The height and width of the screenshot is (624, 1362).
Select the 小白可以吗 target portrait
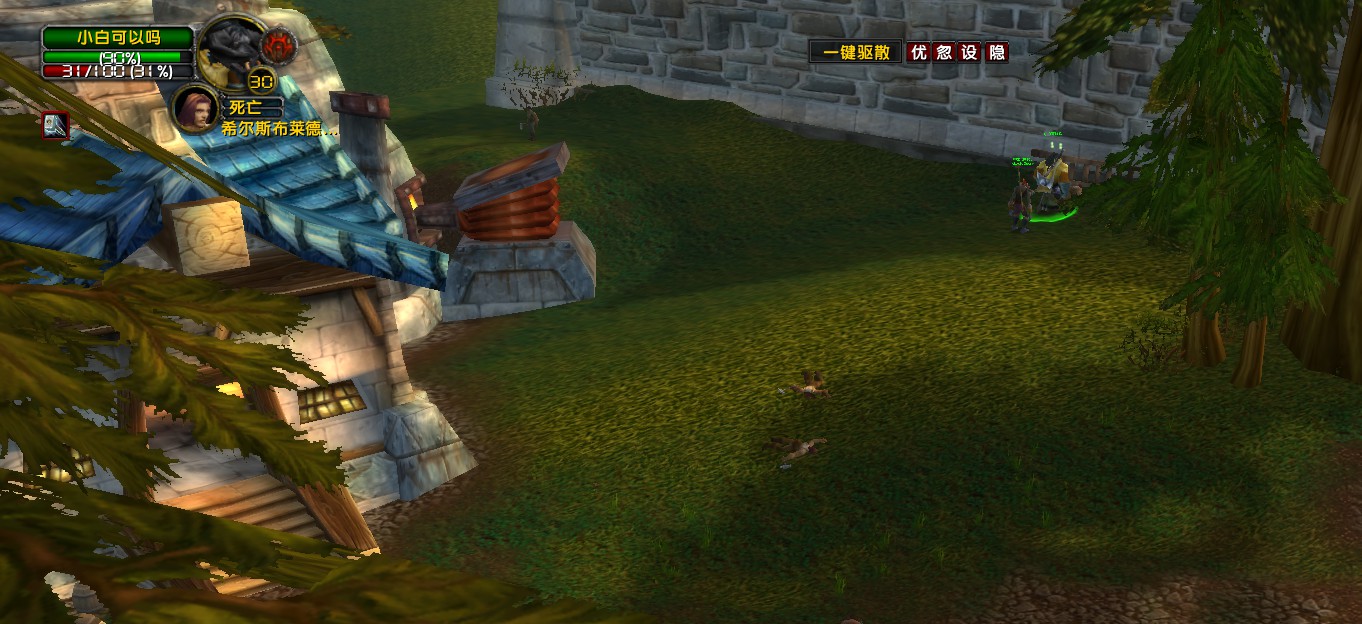[232, 48]
